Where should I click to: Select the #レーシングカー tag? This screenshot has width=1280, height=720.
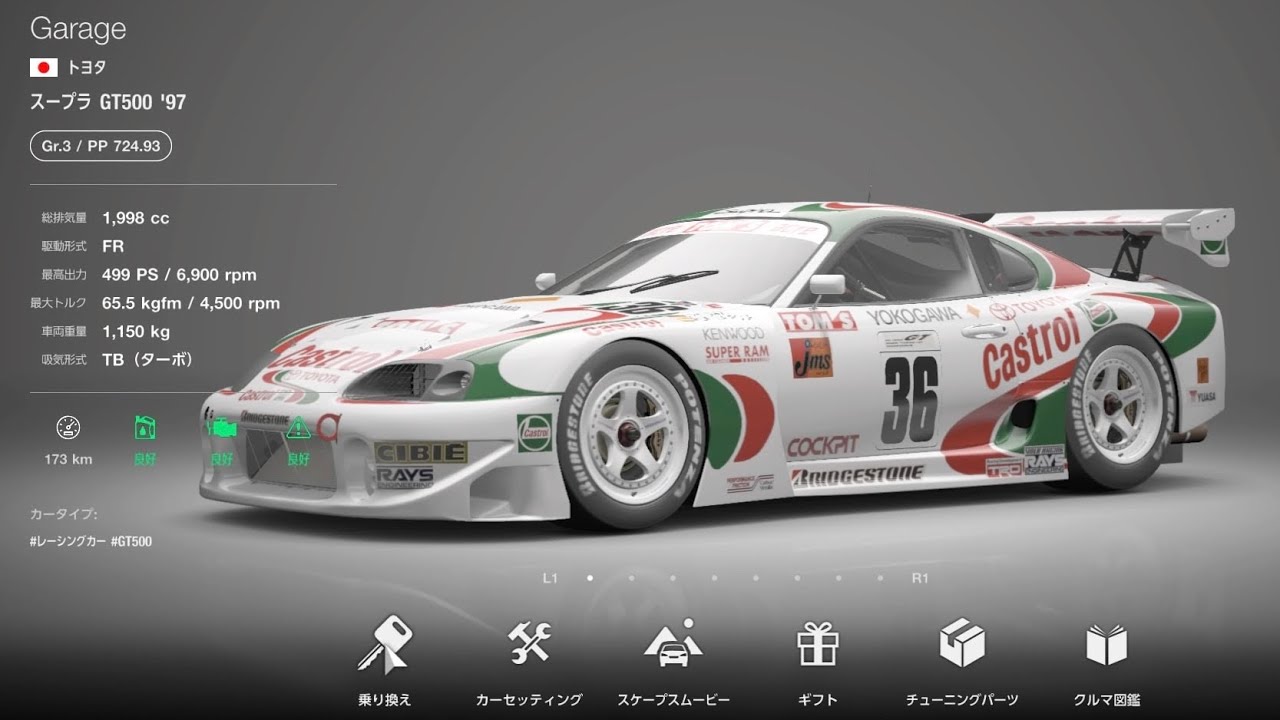[67, 541]
